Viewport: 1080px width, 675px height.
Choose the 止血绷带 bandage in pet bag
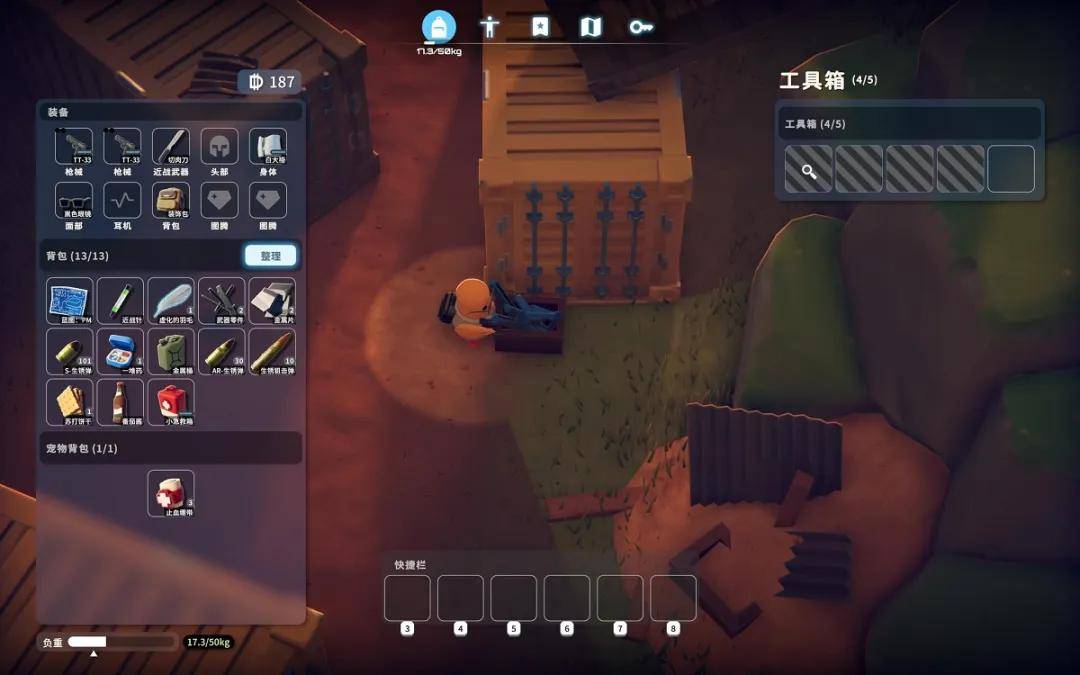click(x=171, y=494)
